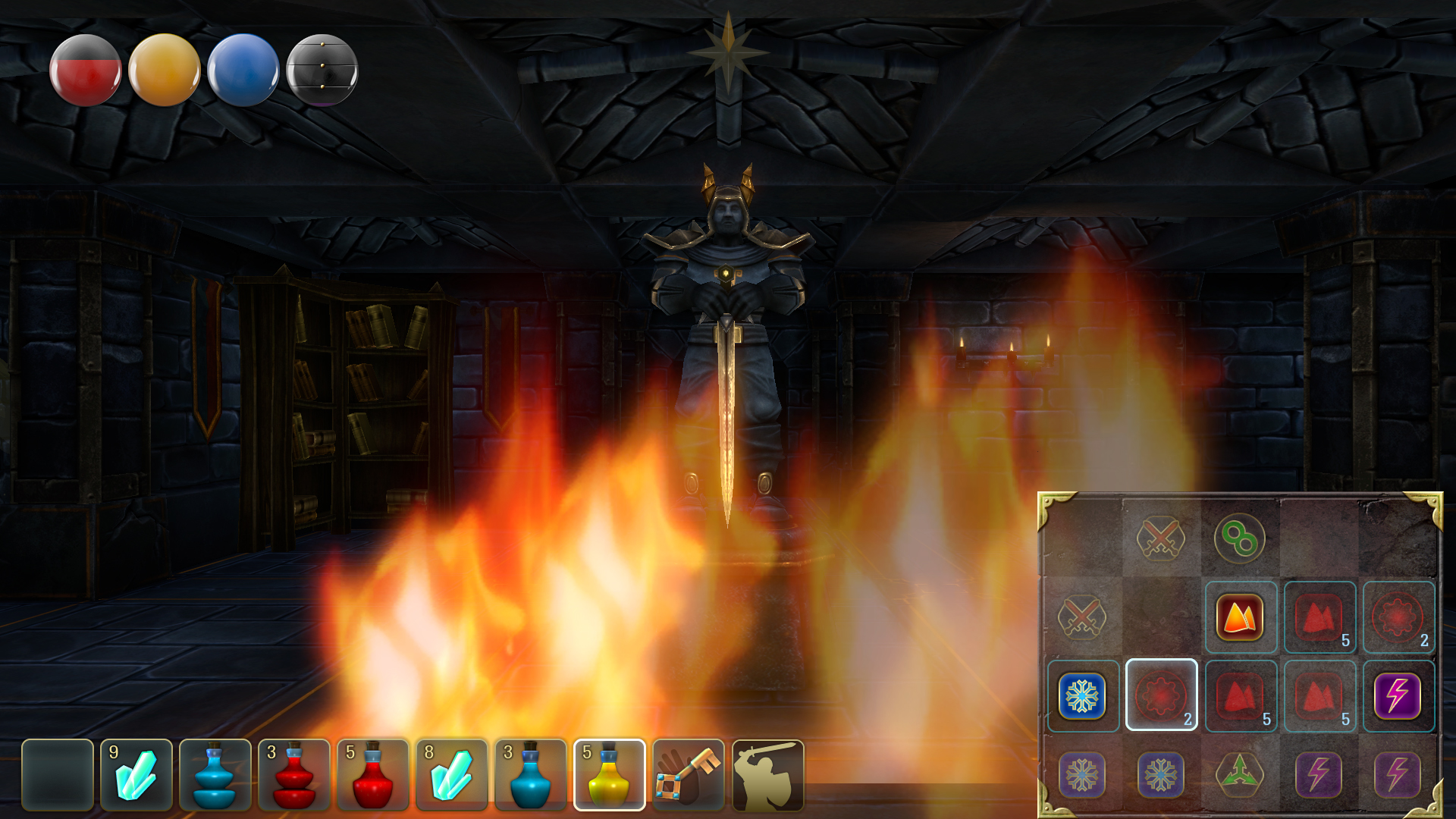Select the red flask stack of 3
The height and width of the screenshot is (819, 1456).
[x=294, y=775]
